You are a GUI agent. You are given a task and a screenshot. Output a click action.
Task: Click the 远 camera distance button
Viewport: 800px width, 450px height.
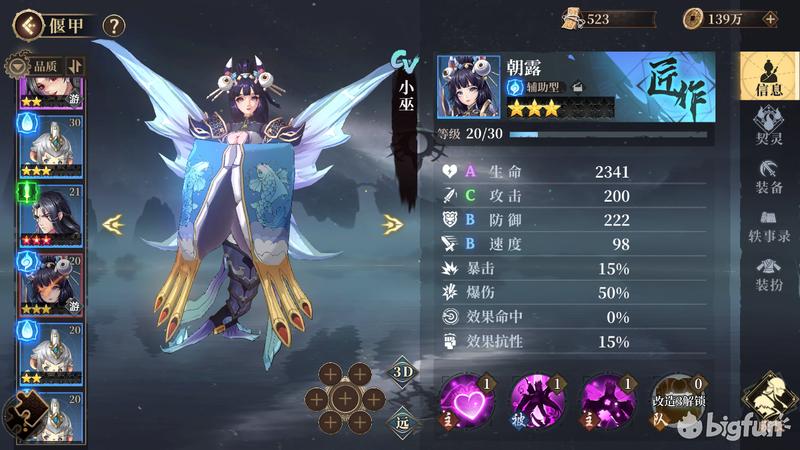(x=401, y=422)
